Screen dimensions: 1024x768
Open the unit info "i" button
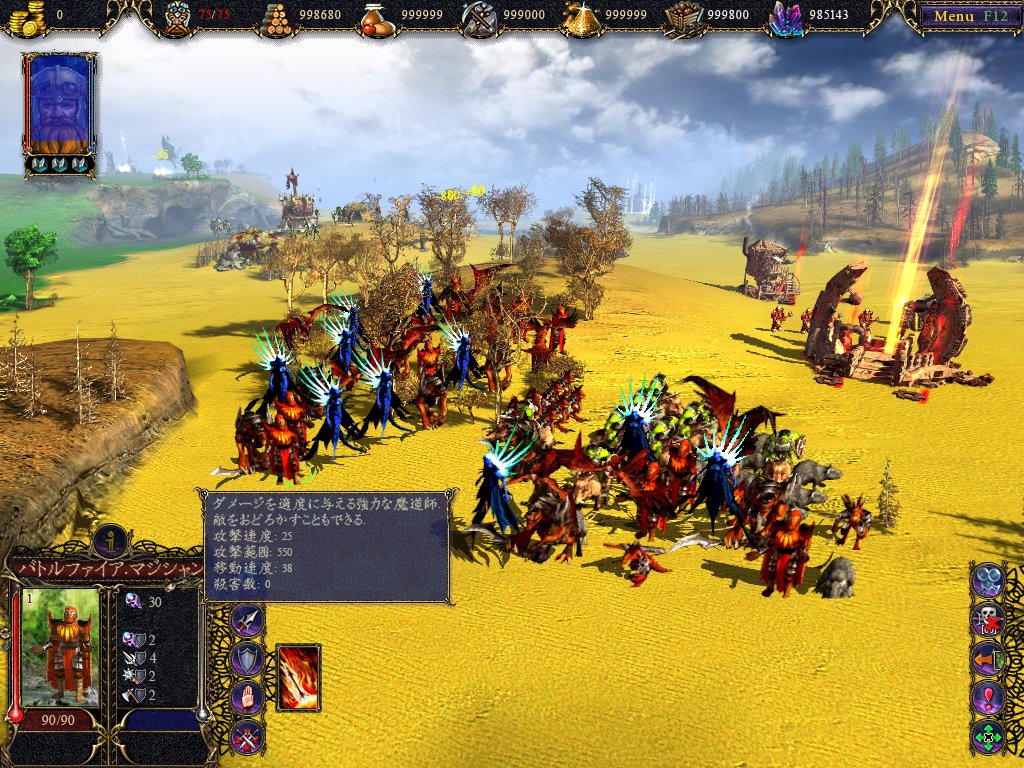pos(110,541)
